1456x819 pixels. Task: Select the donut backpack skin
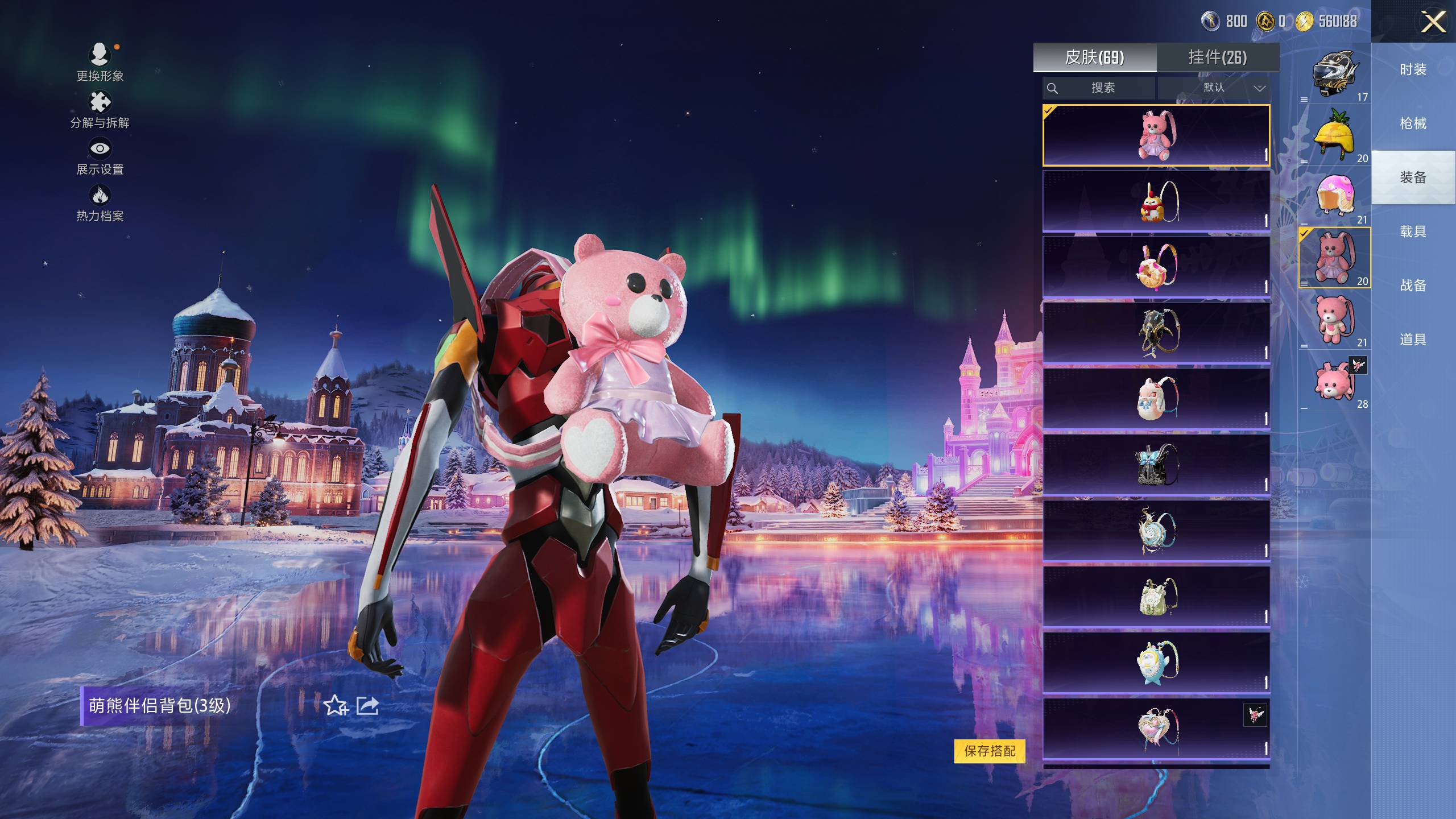pos(1156,266)
